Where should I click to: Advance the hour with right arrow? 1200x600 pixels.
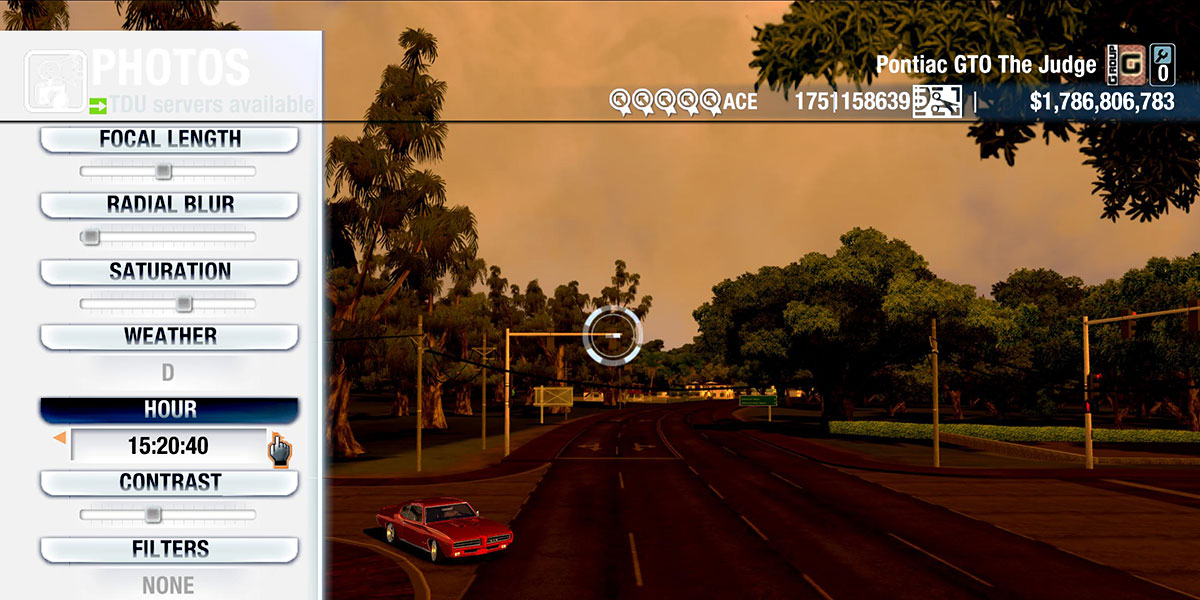click(x=275, y=438)
